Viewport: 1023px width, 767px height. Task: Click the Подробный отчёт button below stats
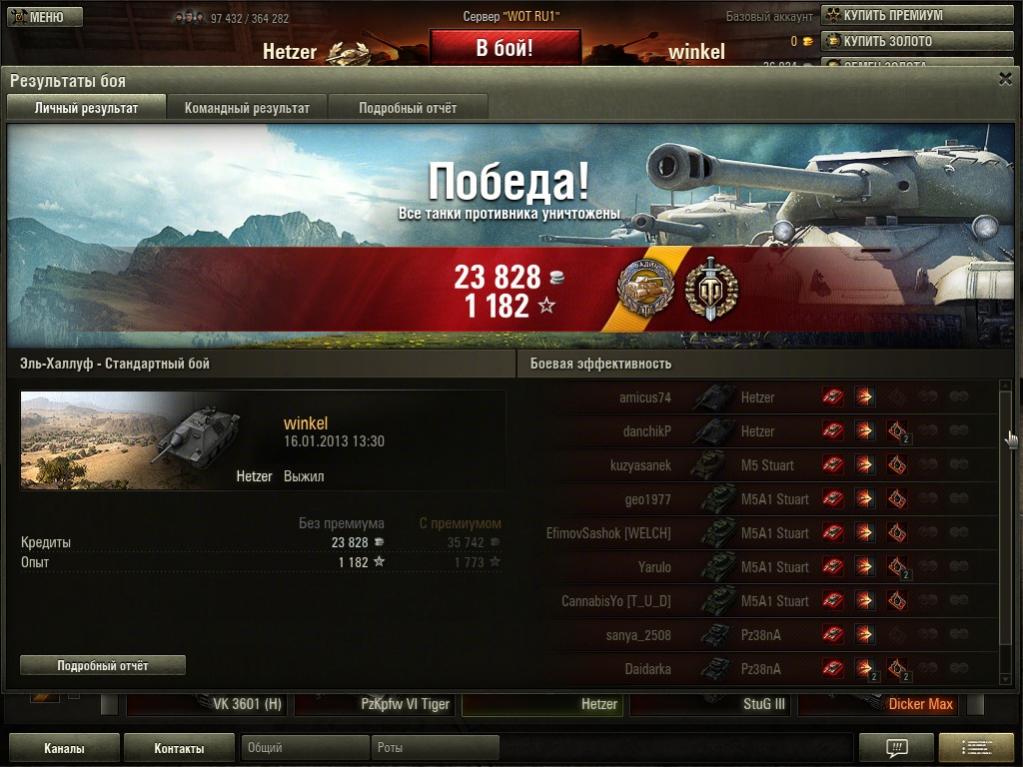click(103, 665)
